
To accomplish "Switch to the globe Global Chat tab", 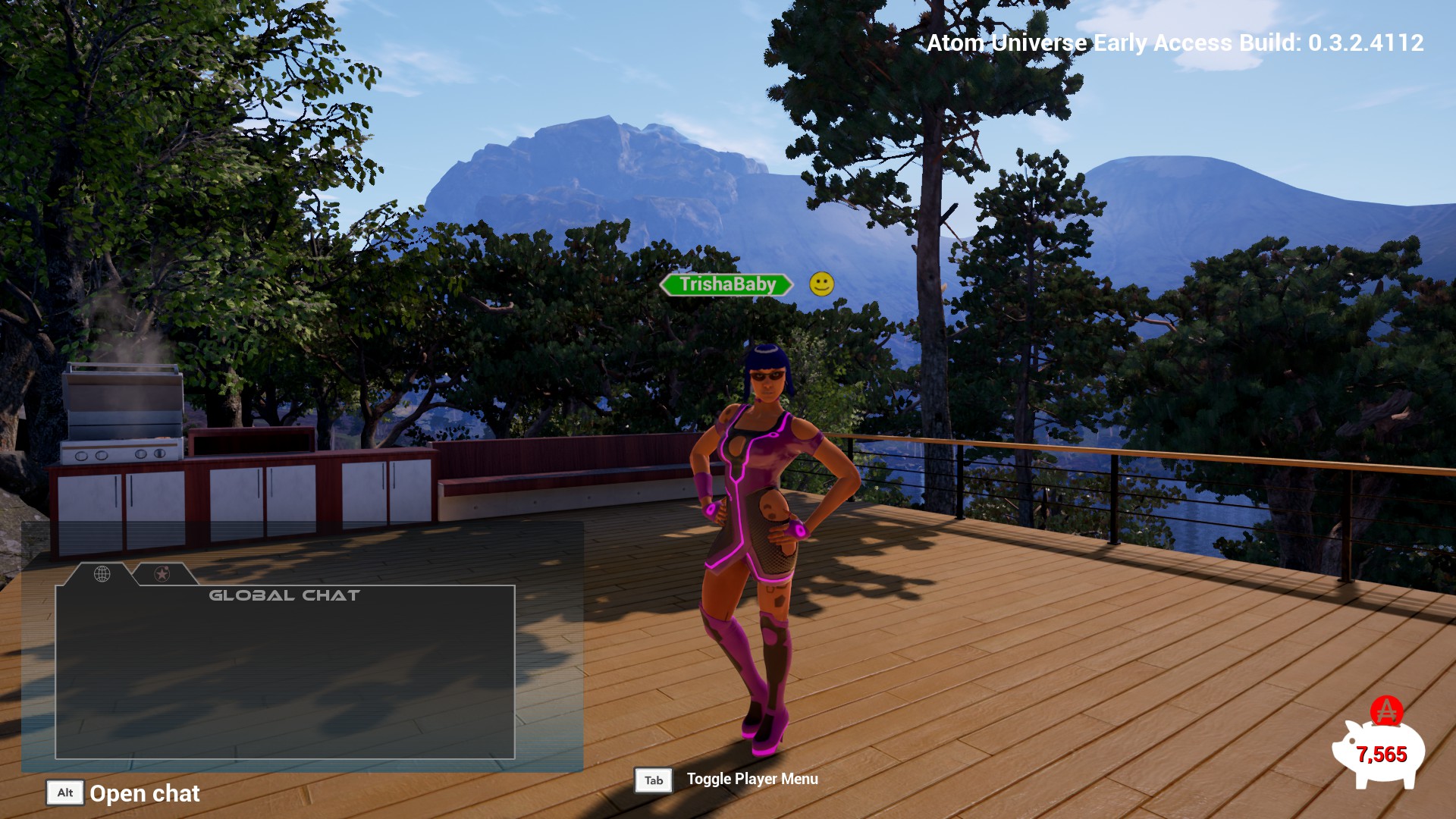I will [102, 574].
